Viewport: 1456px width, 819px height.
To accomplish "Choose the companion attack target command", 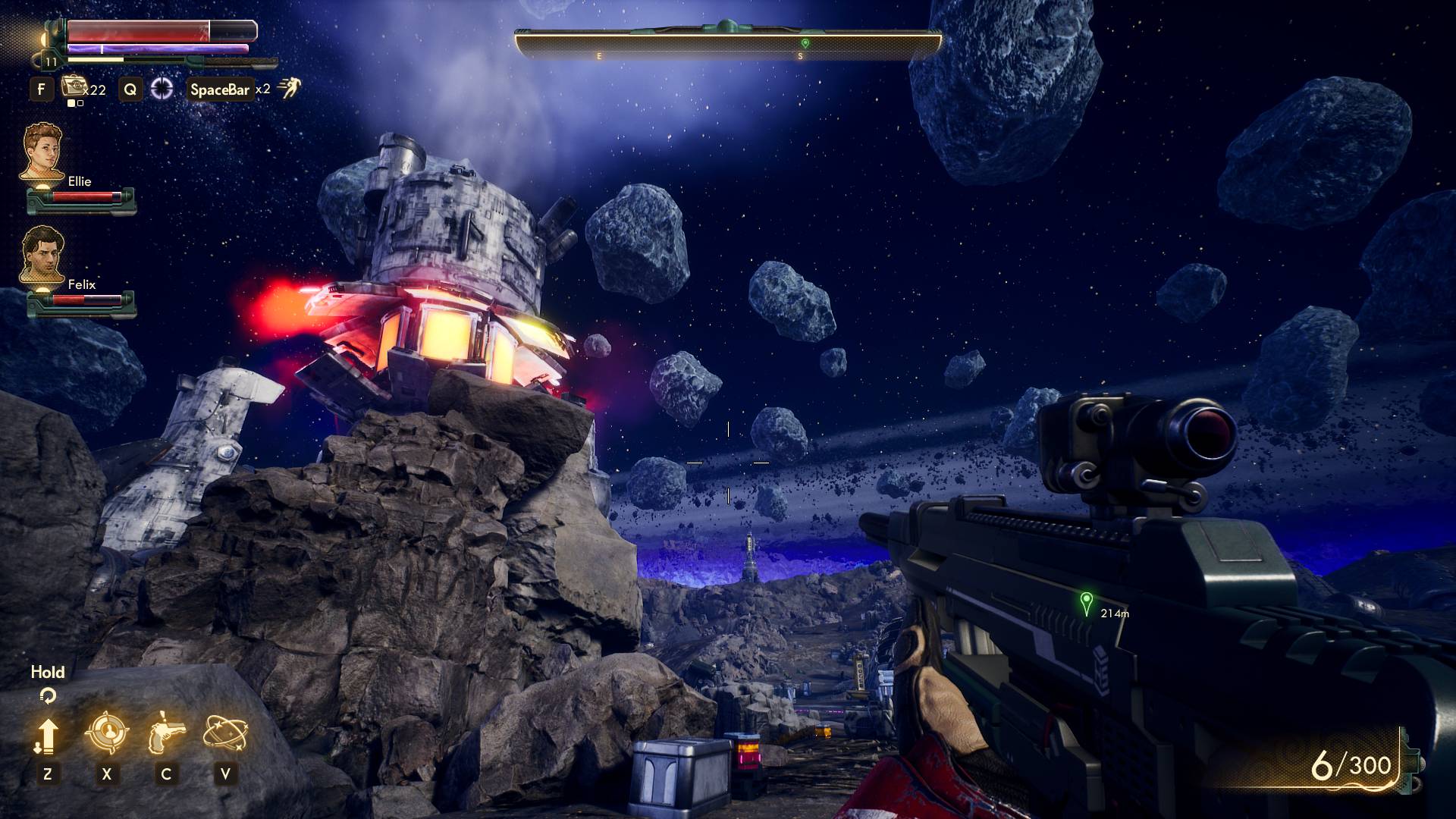I will pyautogui.click(x=106, y=733).
